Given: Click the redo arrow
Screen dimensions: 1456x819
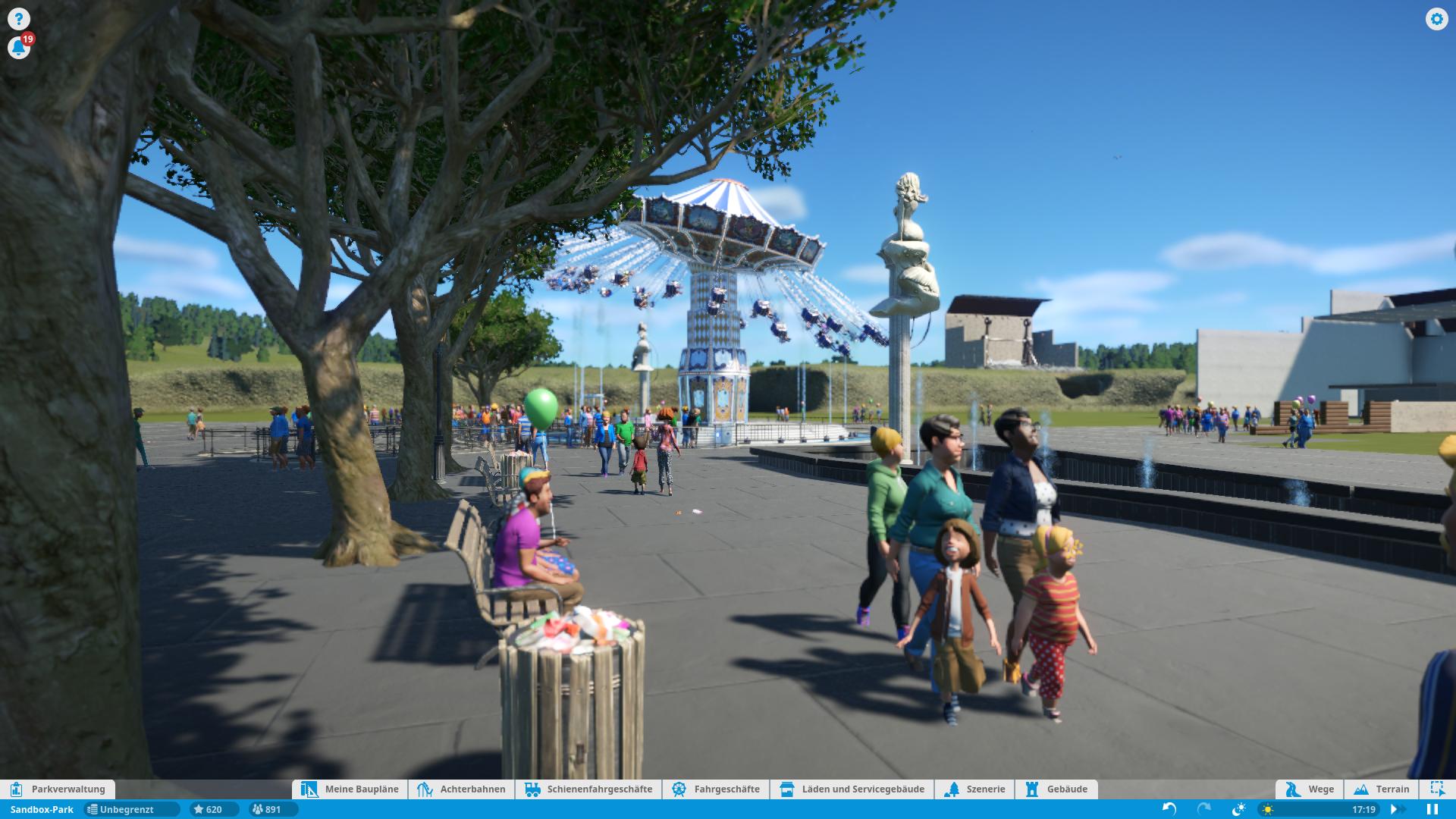Looking at the screenshot, I should 1203,809.
